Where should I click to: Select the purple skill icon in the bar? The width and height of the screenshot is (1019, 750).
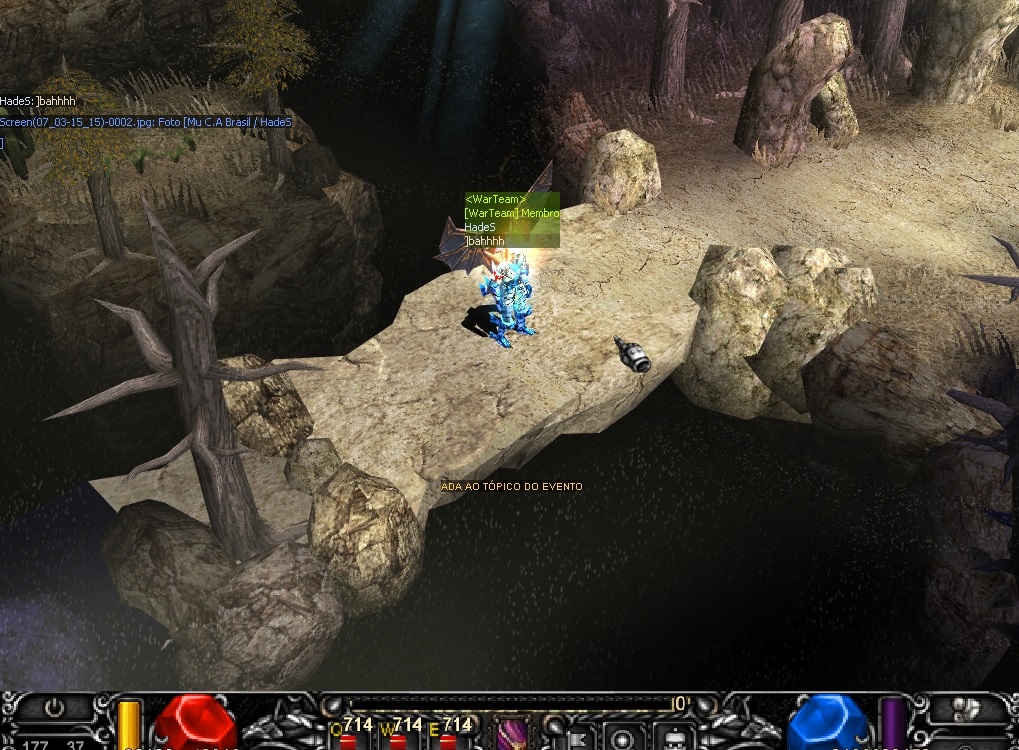click(512, 734)
